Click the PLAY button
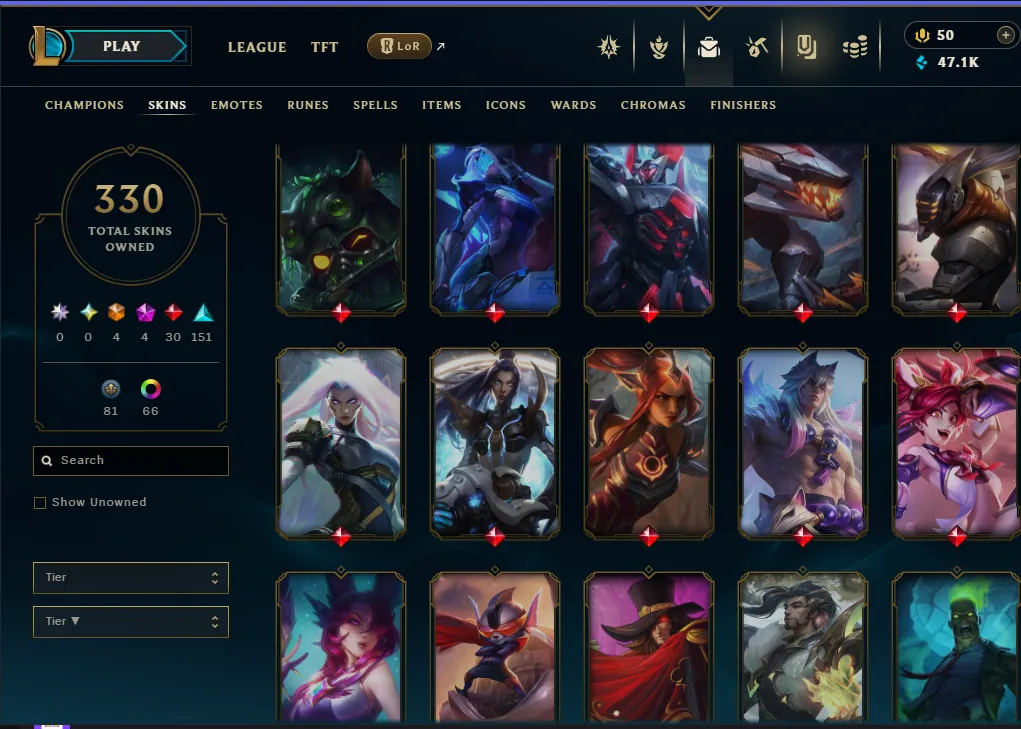The image size is (1021, 729). tap(122, 46)
